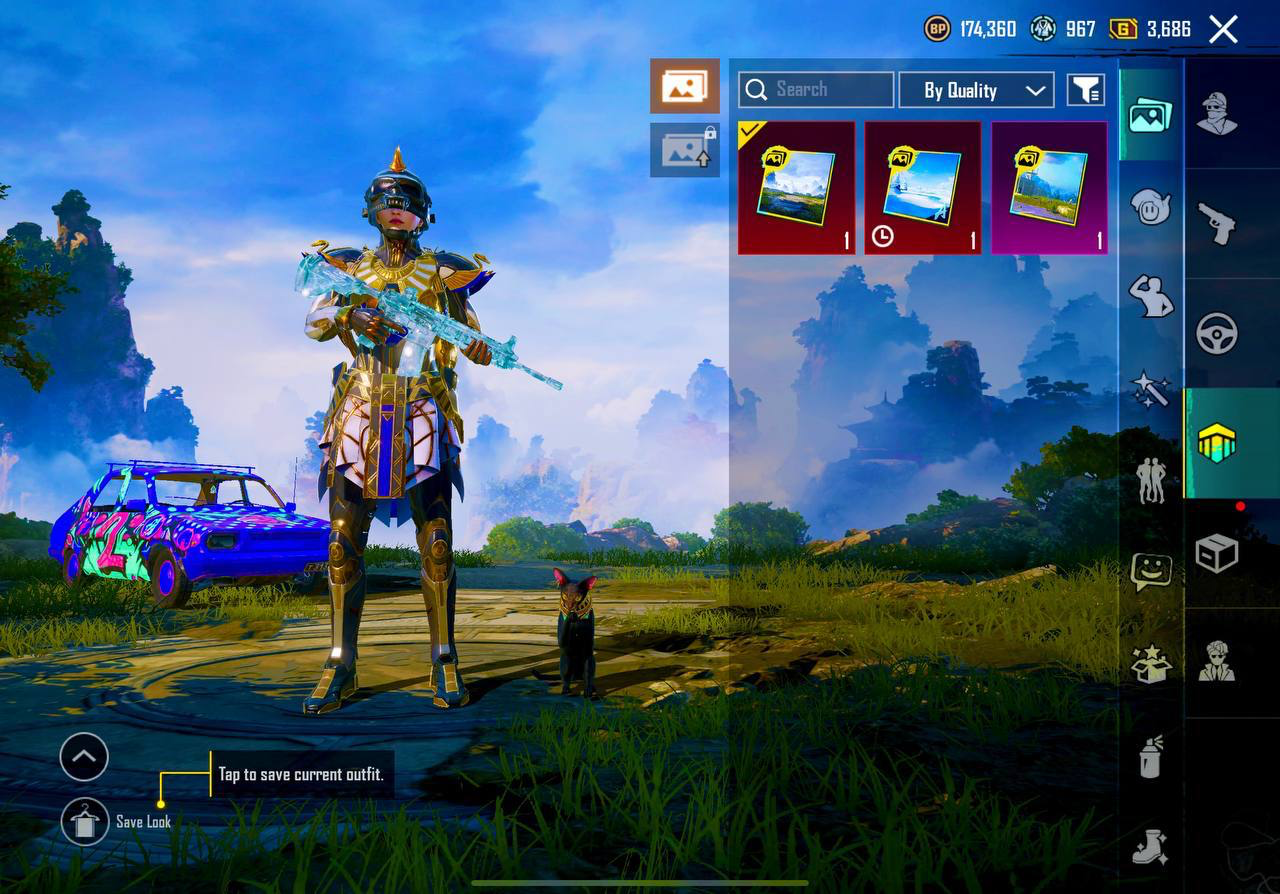Open the By Quality sort dropdown

(975, 90)
